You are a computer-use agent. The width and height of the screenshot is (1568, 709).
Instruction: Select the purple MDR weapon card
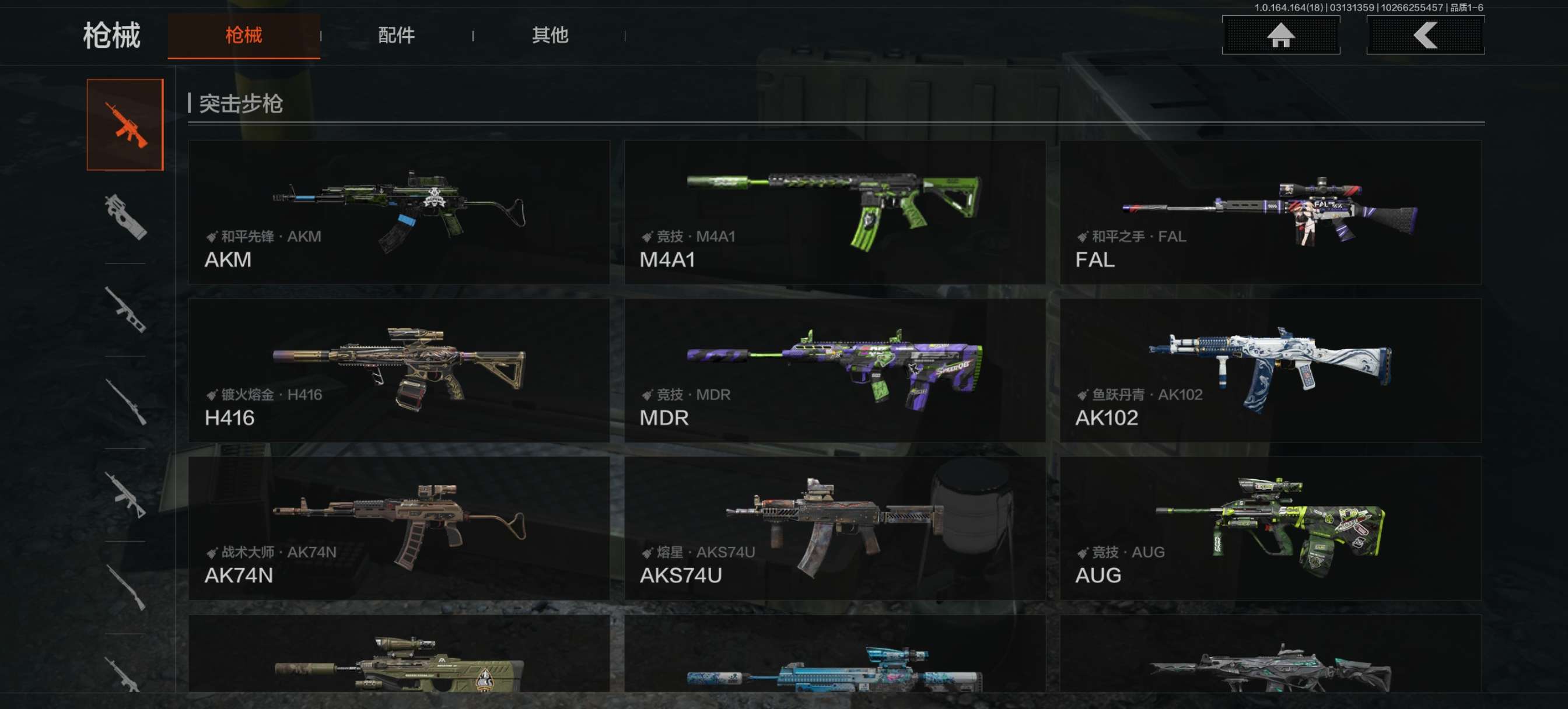pos(835,370)
